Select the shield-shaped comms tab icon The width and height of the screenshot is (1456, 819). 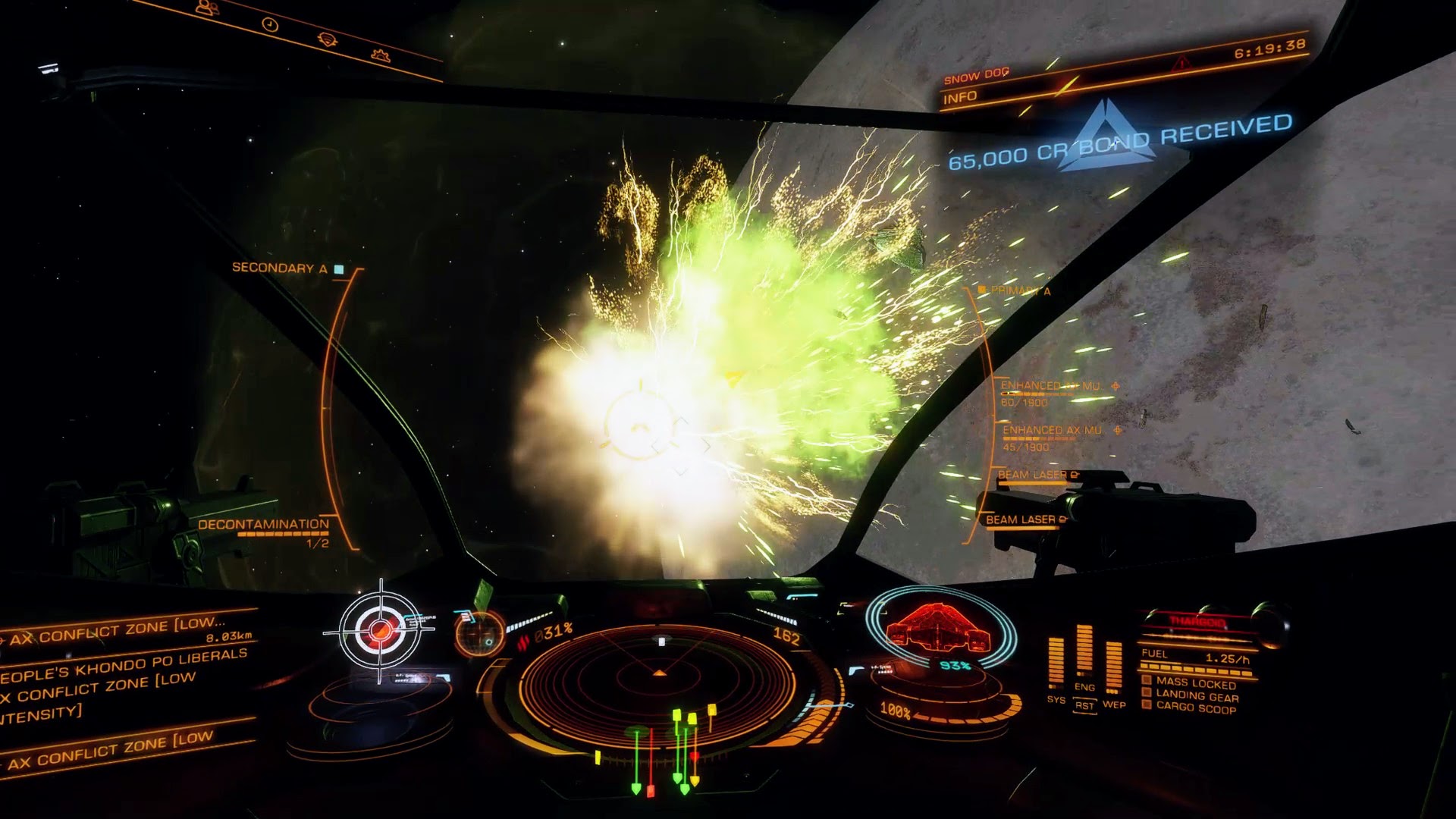click(328, 39)
